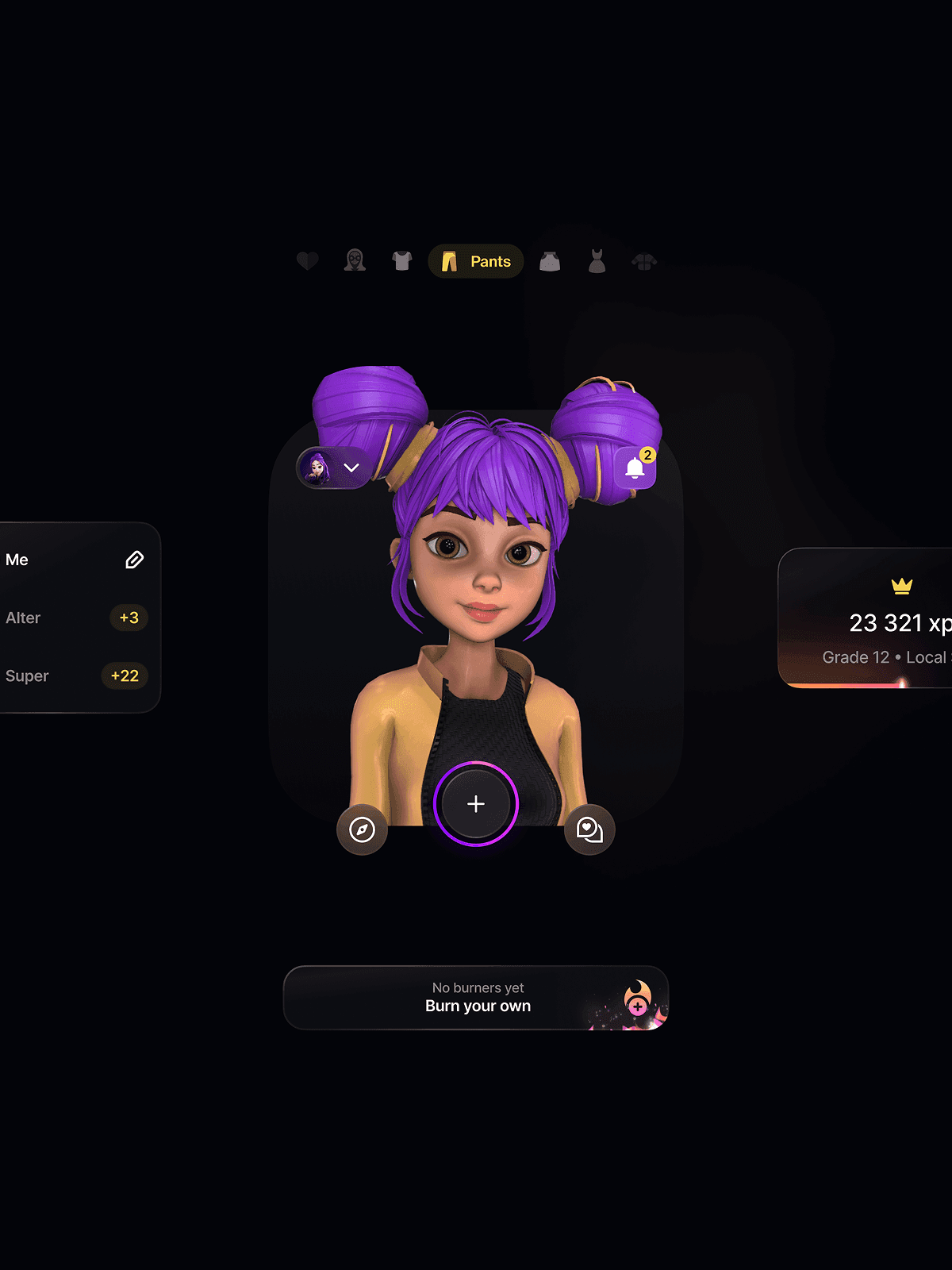This screenshot has height=1270, width=952.
Task: Select the Pants category tab
Action: [x=476, y=261]
